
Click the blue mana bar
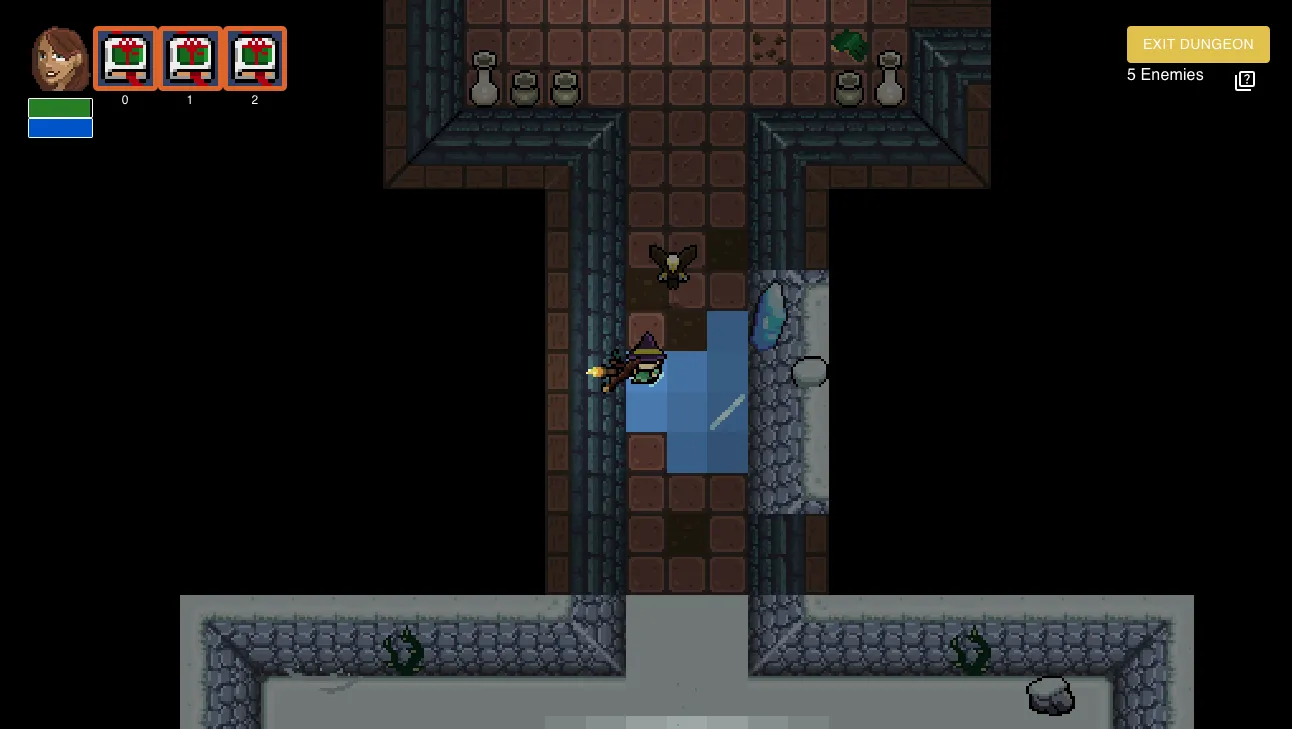(x=60, y=125)
